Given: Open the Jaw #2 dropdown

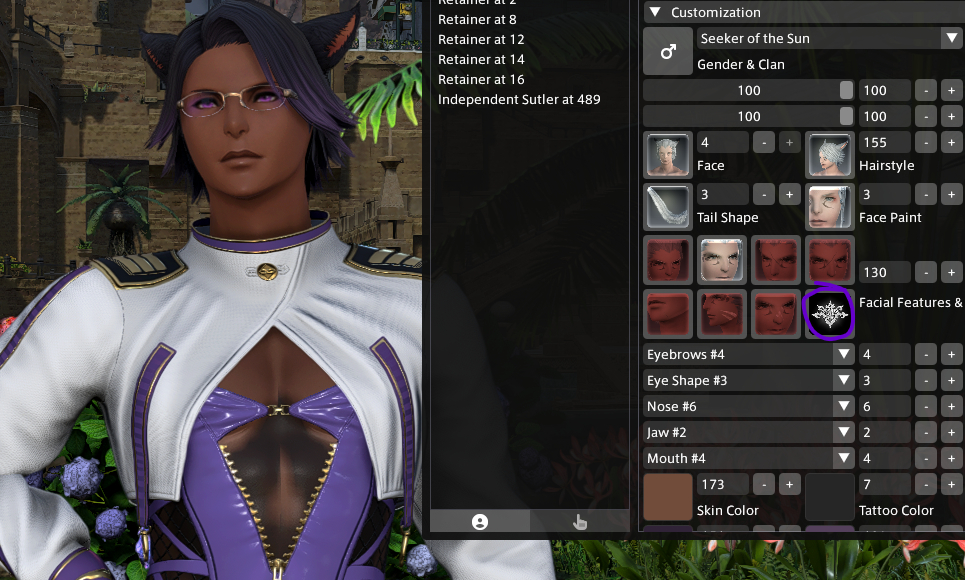Looking at the screenshot, I should 749,433.
